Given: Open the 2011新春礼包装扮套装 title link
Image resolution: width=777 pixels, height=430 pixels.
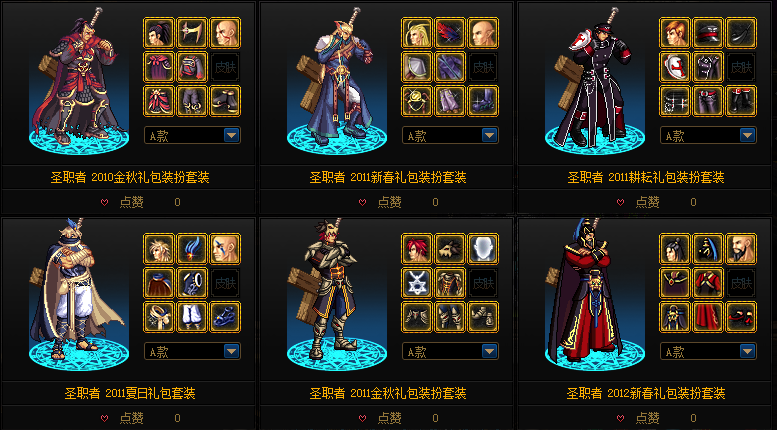Looking at the screenshot, I should pos(388,177).
